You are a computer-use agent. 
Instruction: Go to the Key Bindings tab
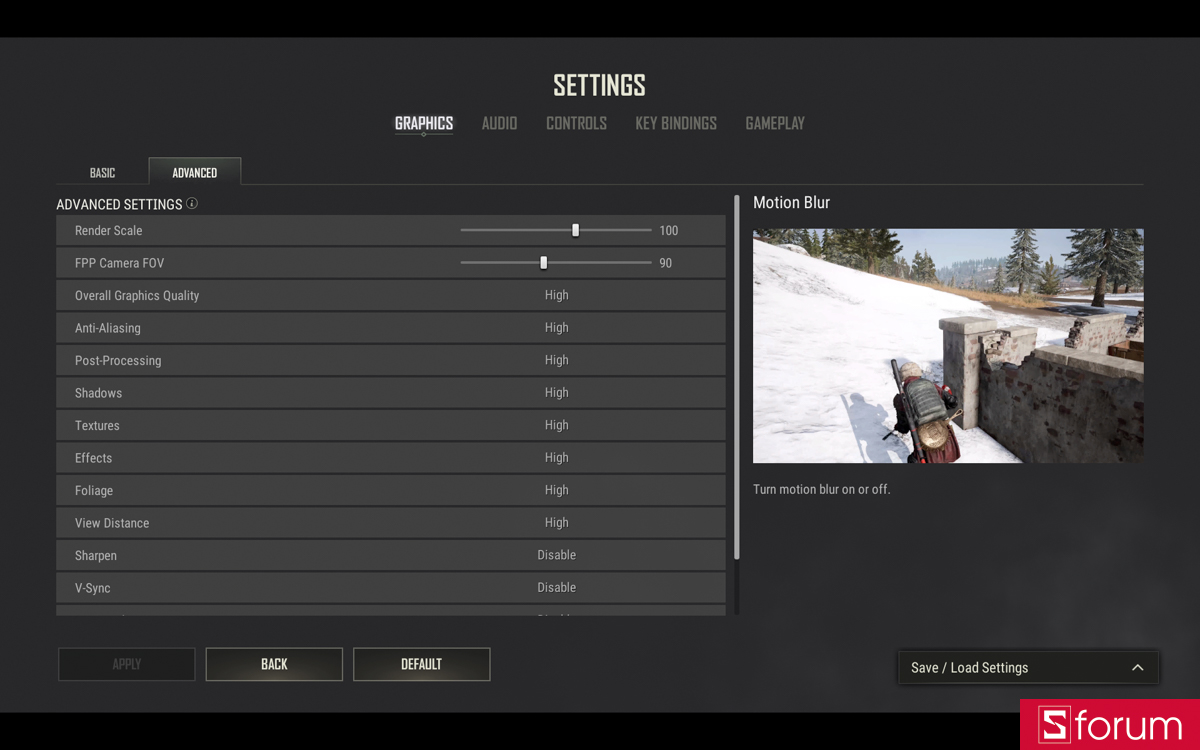[x=676, y=123]
